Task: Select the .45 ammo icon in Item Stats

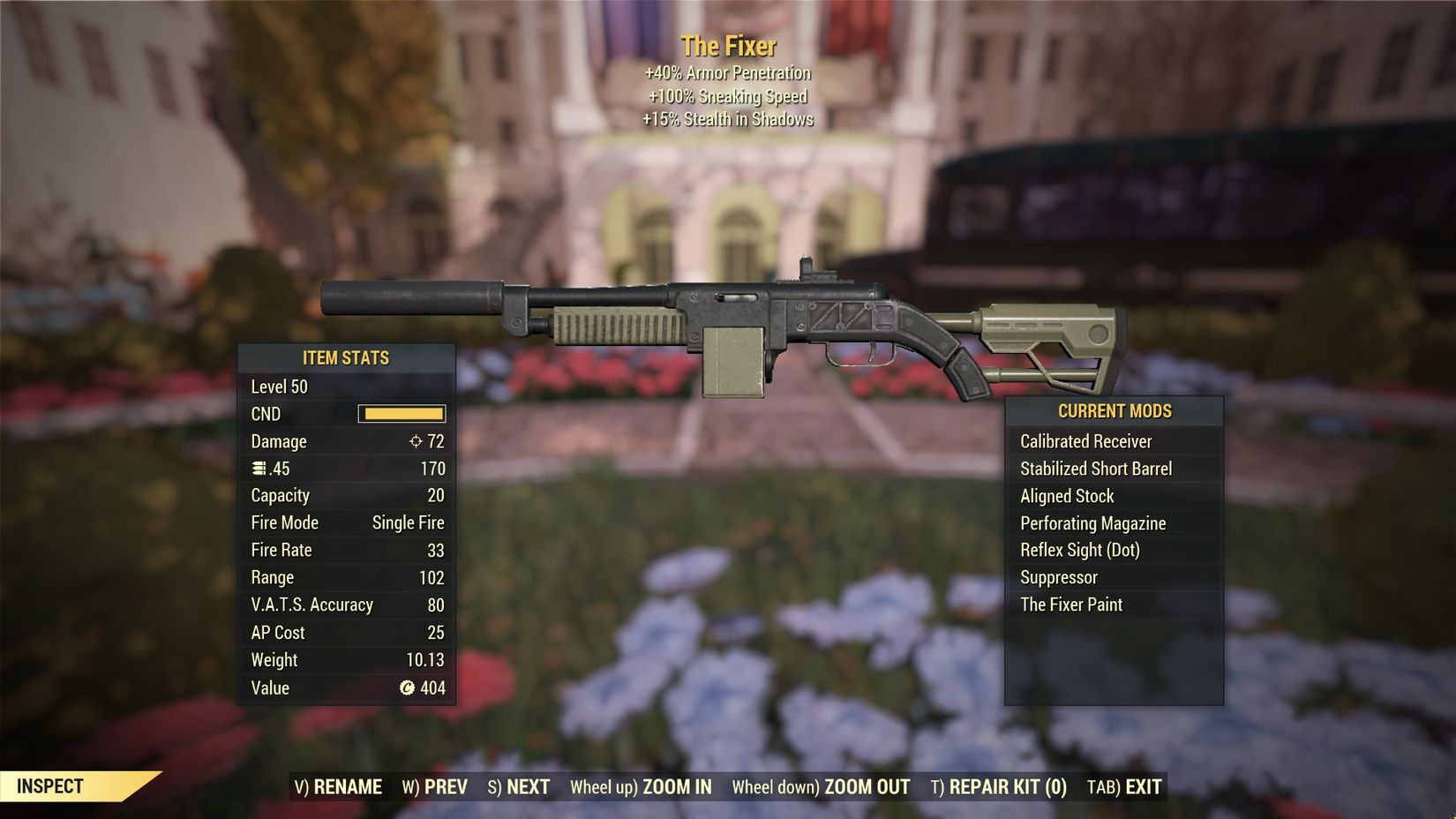Action: 258,469
